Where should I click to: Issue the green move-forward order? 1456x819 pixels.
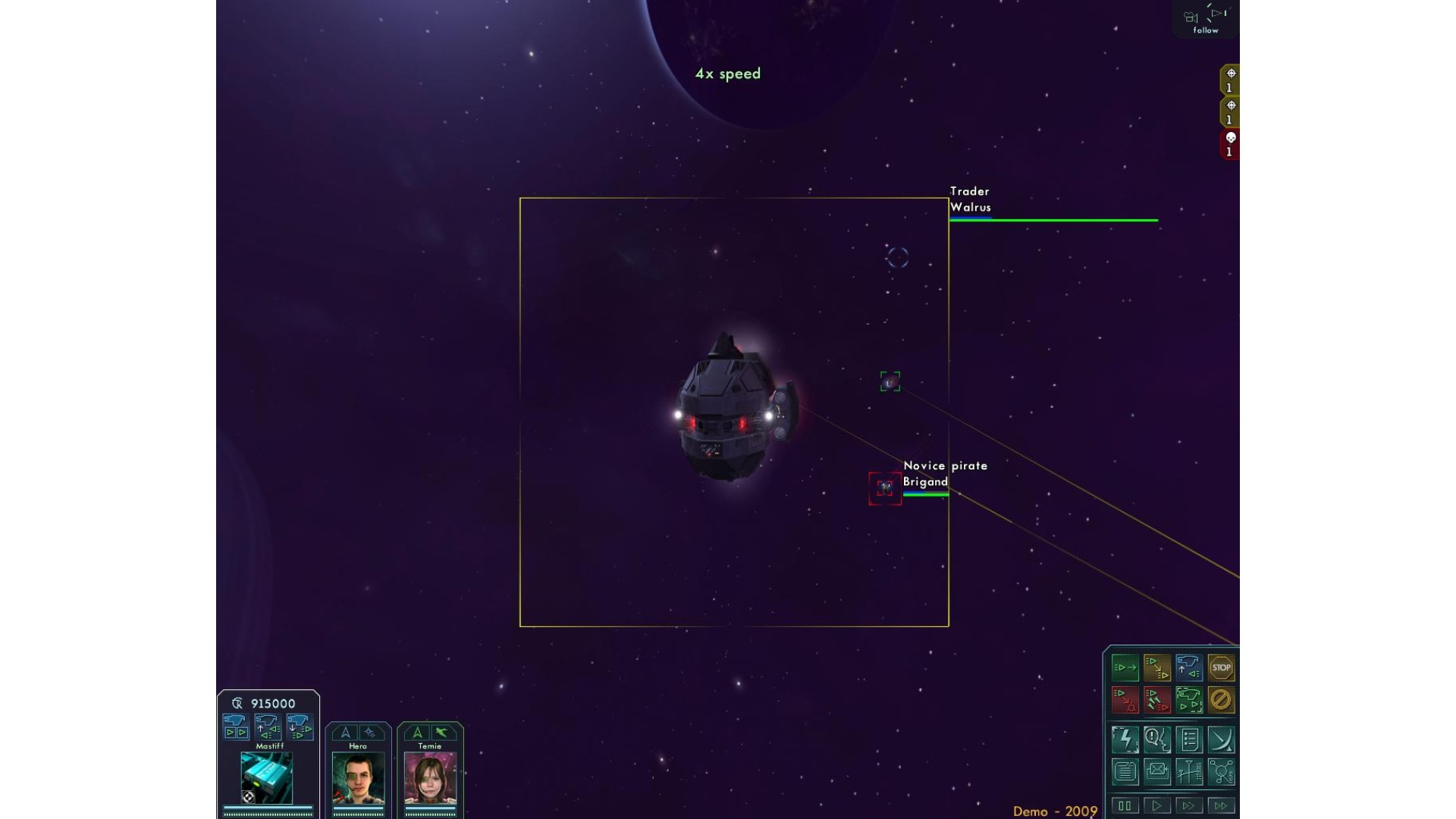1125,668
